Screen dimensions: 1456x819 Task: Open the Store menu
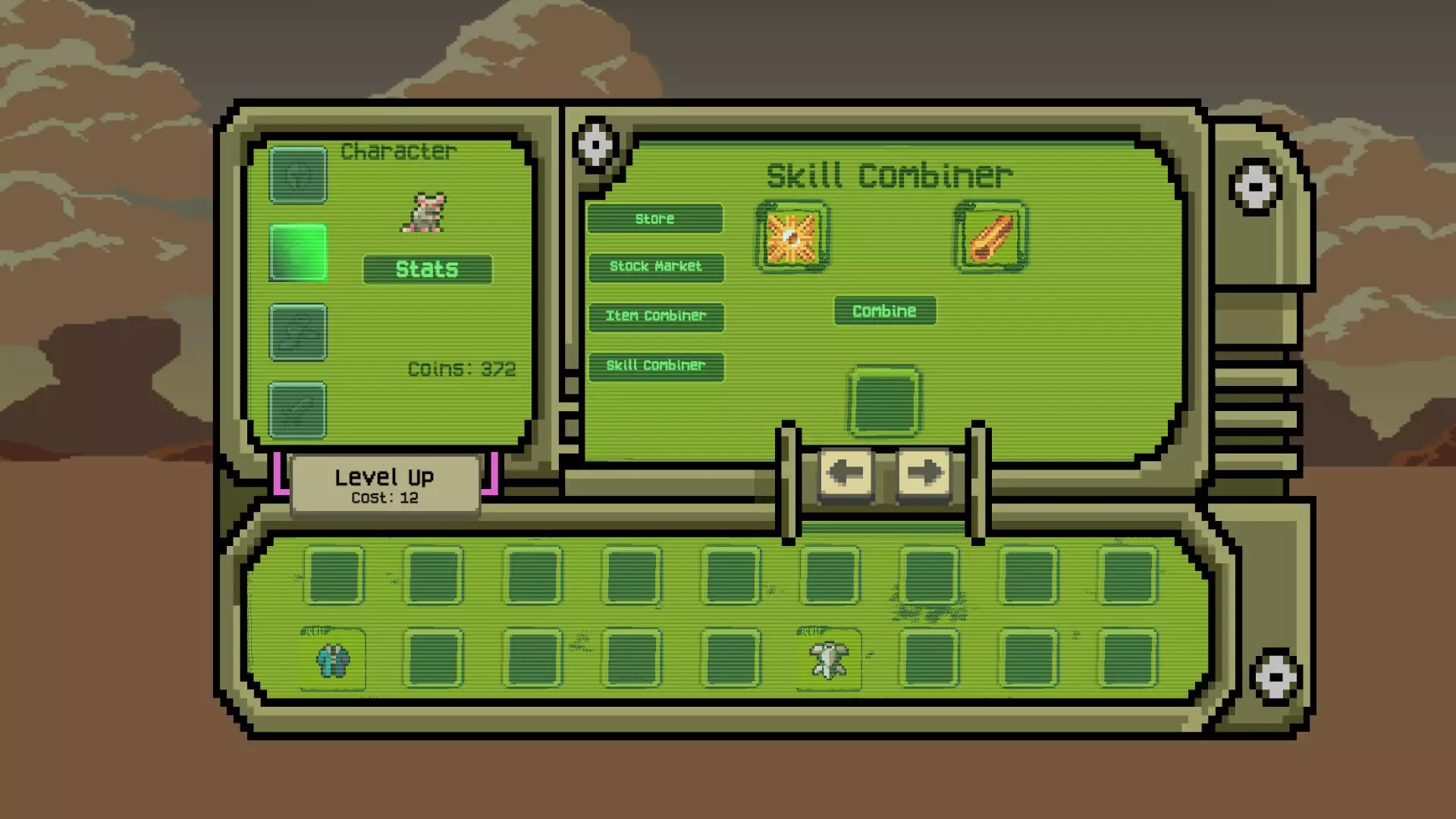655,219
